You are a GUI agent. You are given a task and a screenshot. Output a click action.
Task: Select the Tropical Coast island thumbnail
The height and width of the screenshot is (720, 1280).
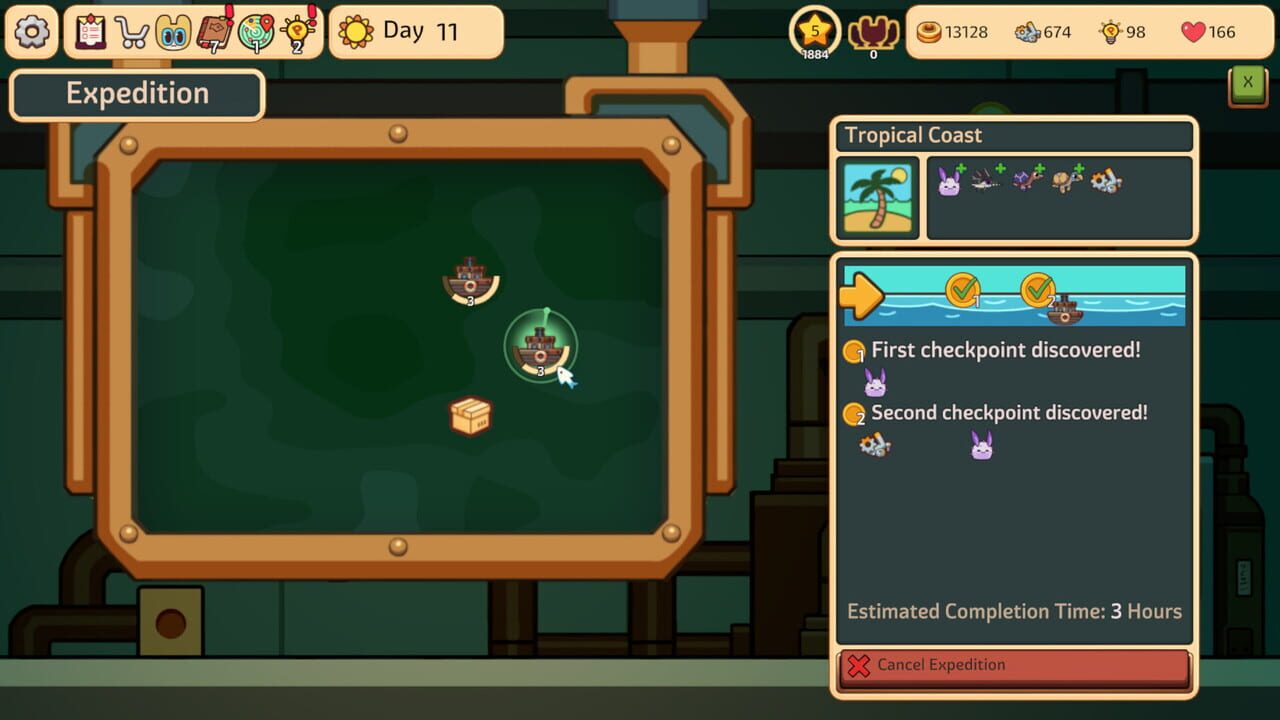(x=877, y=196)
